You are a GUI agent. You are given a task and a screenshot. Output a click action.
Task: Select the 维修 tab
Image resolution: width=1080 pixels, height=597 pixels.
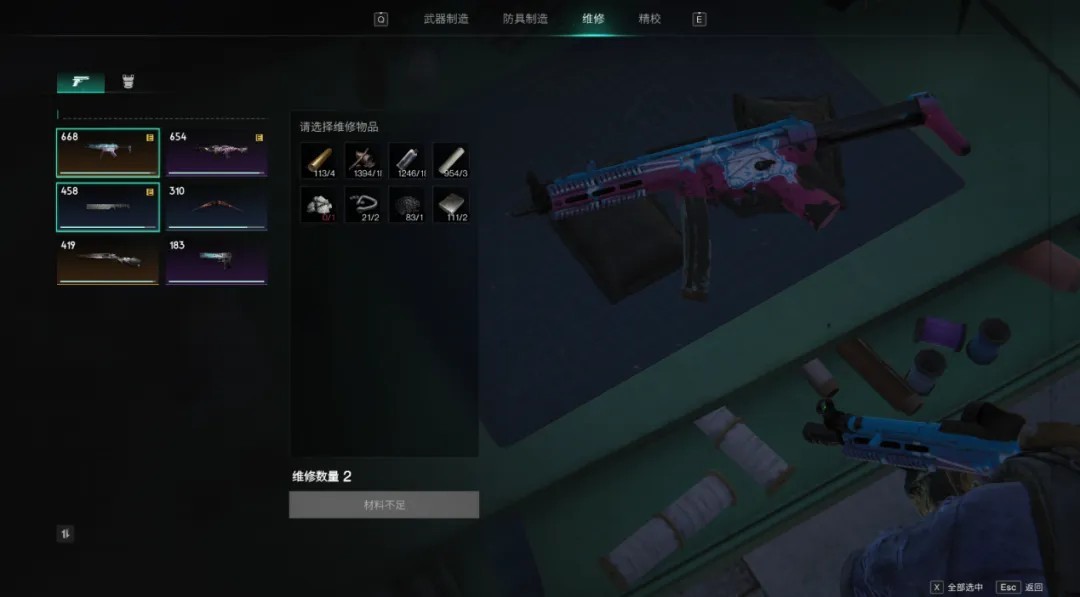click(593, 19)
